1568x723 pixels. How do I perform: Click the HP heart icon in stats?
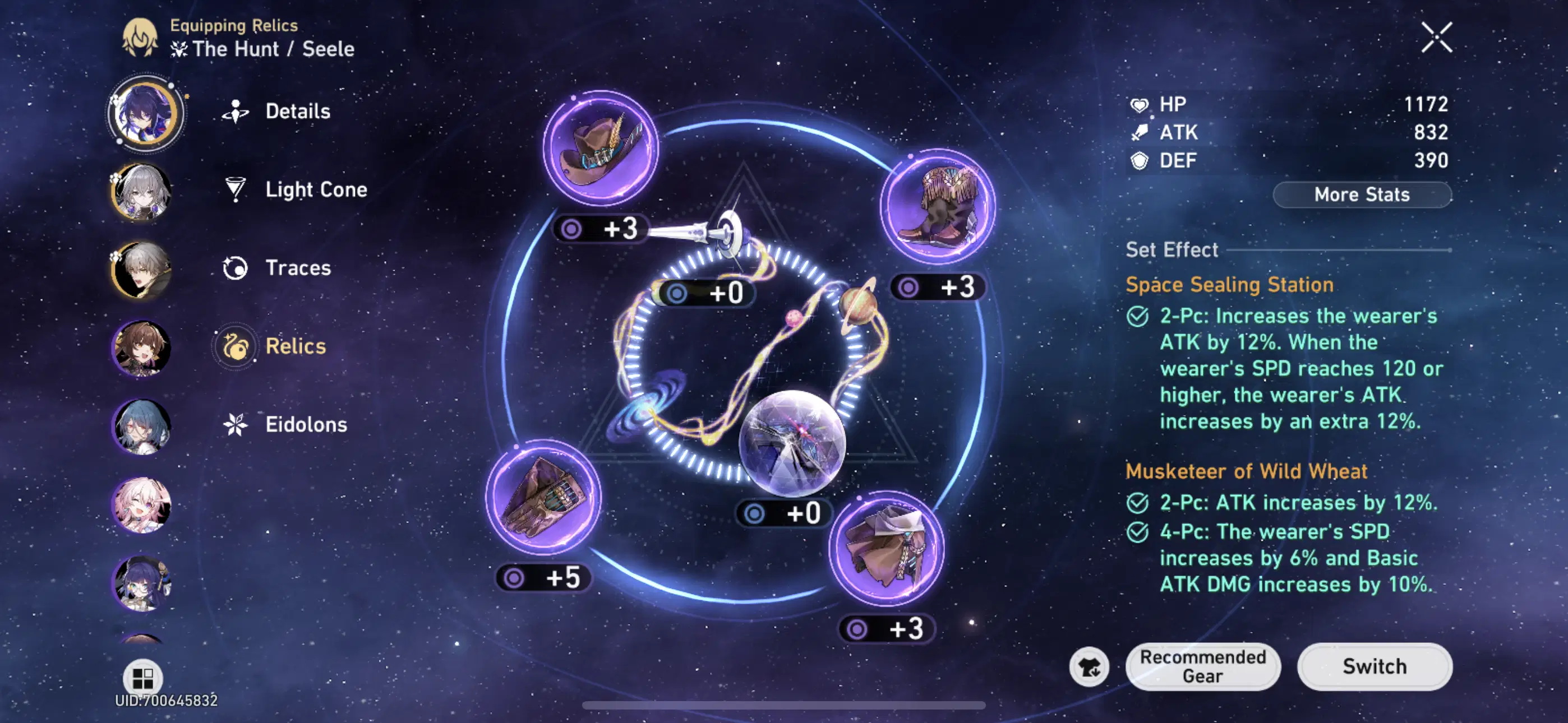[x=1140, y=104]
